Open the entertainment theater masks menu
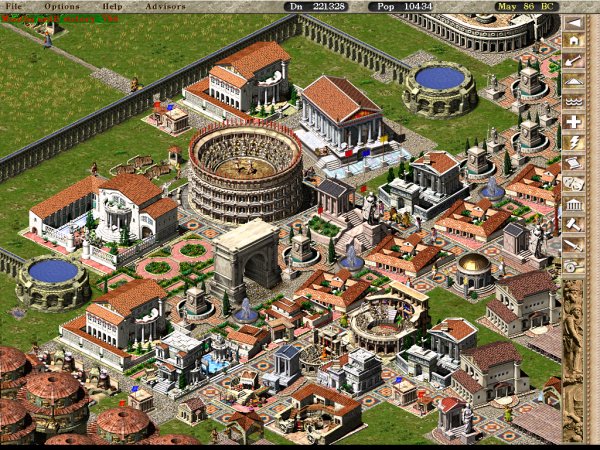Viewport: 600px width, 450px height. pyautogui.click(x=574, y=184)
